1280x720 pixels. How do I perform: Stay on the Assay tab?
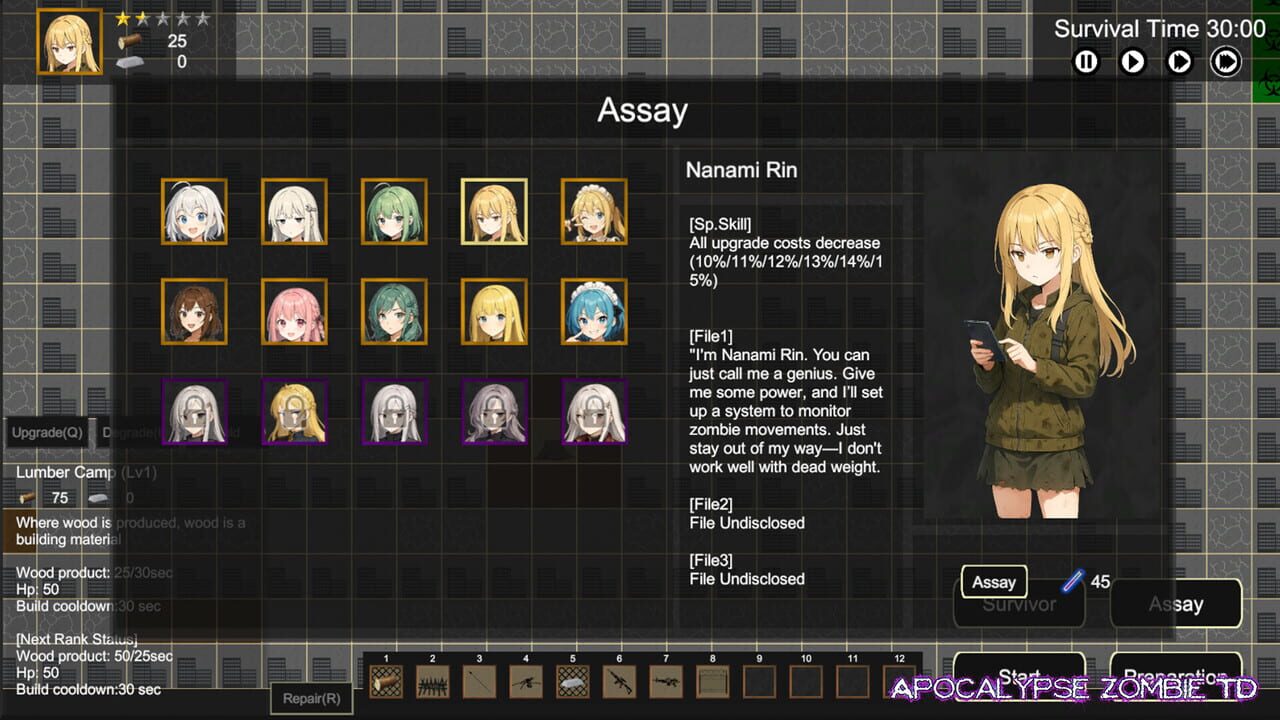point(1176,603)
